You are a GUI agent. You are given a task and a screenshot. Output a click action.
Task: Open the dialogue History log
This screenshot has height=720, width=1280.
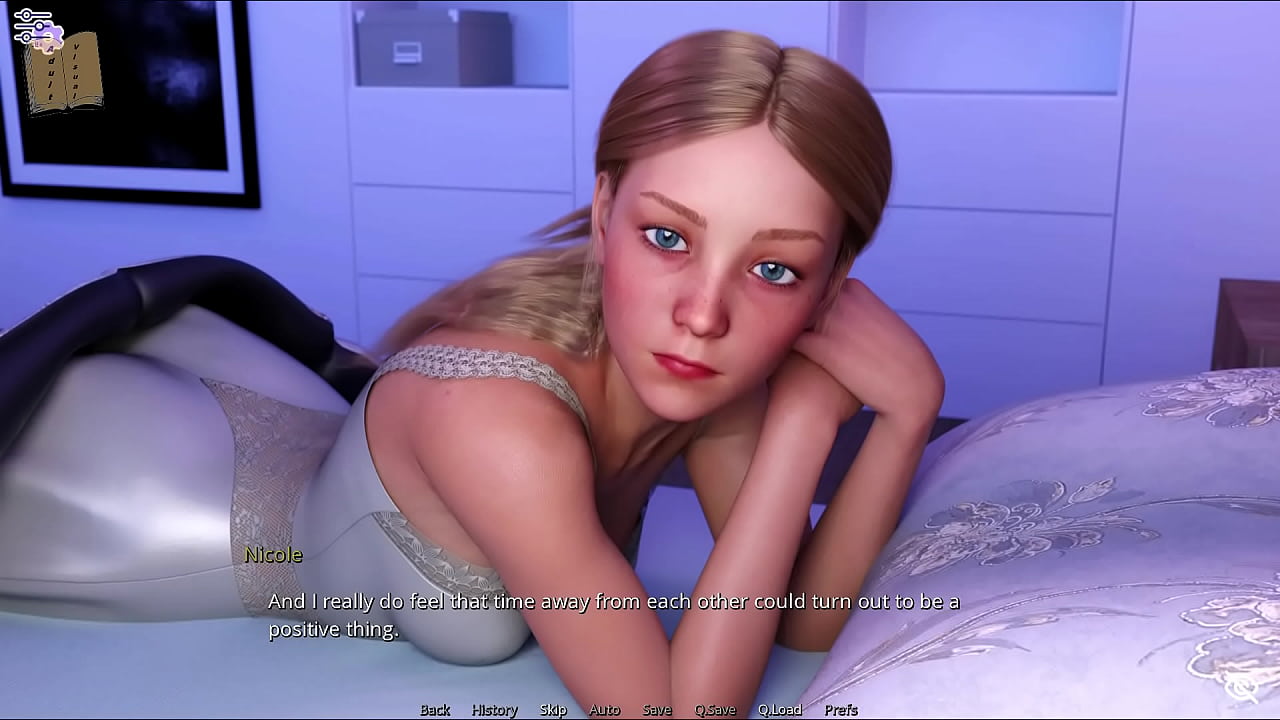(495, 710)
